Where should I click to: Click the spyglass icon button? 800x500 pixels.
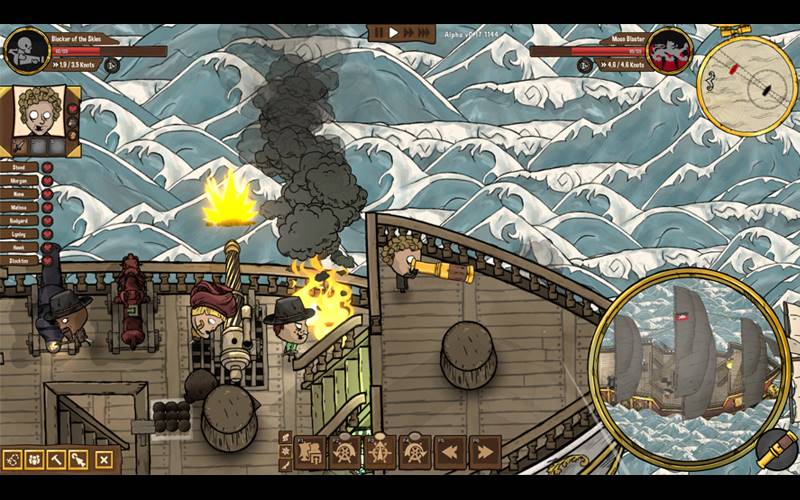(x=775, y=449)
